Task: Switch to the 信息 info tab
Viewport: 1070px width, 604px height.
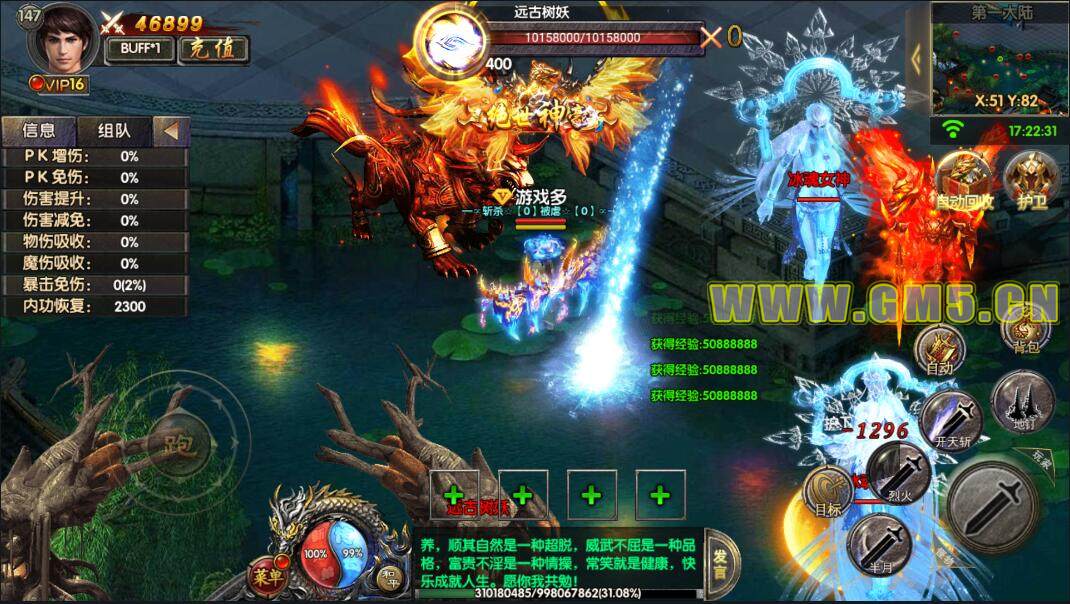Action: pos(39,130)
